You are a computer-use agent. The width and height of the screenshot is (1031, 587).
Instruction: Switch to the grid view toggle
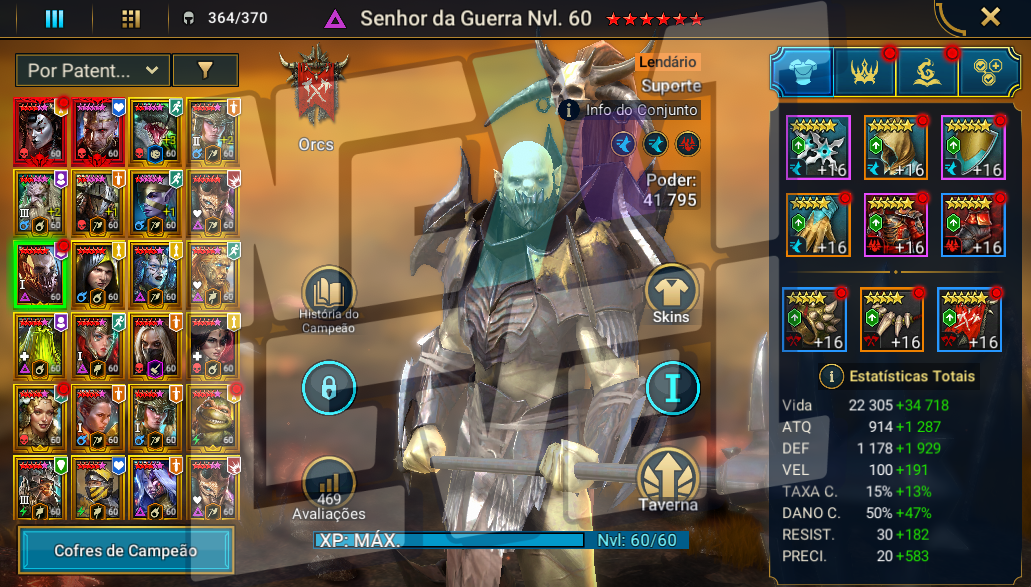[x=131, y=18]
